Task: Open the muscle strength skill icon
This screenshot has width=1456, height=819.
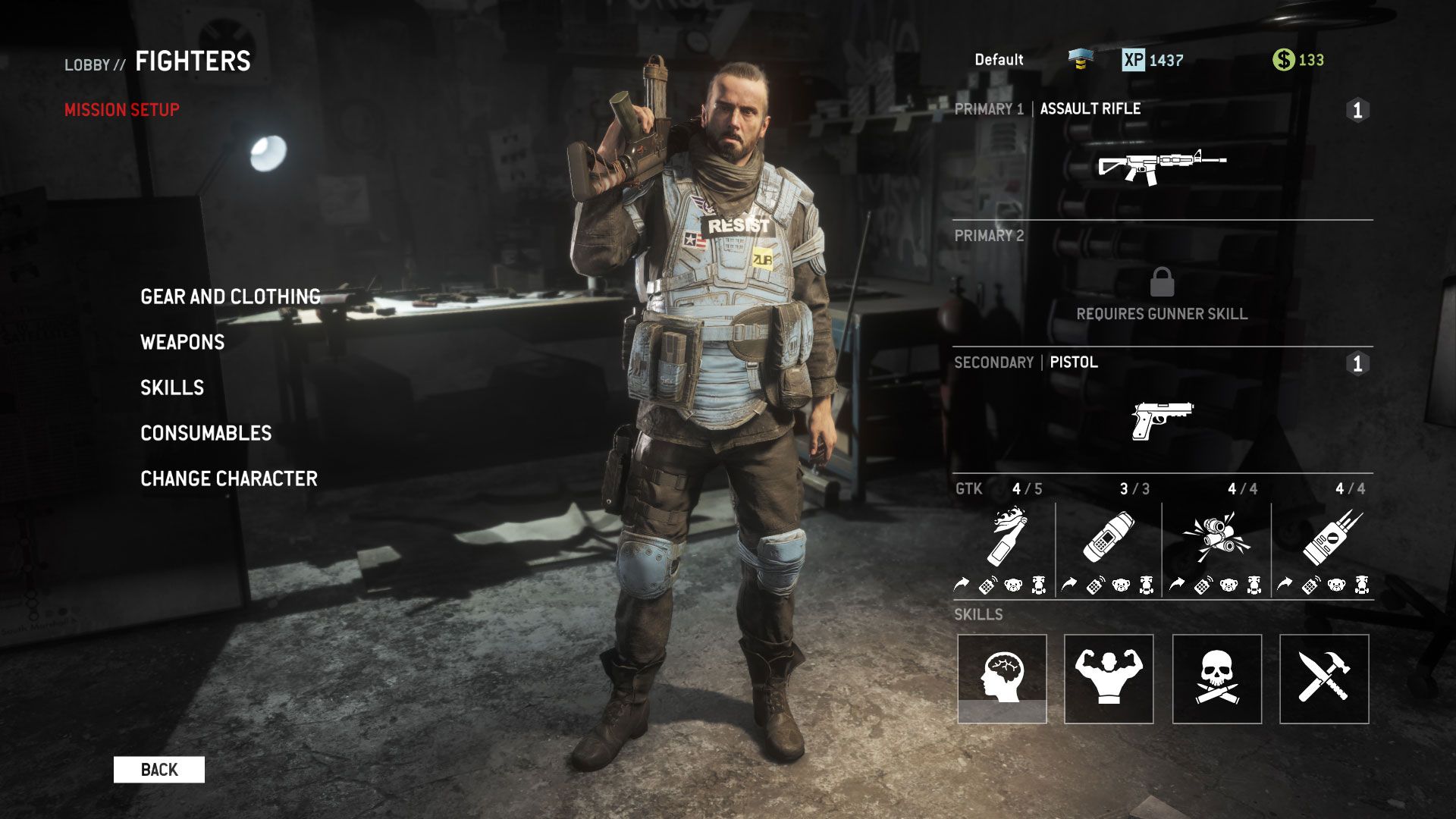Action: [1111, 677]
